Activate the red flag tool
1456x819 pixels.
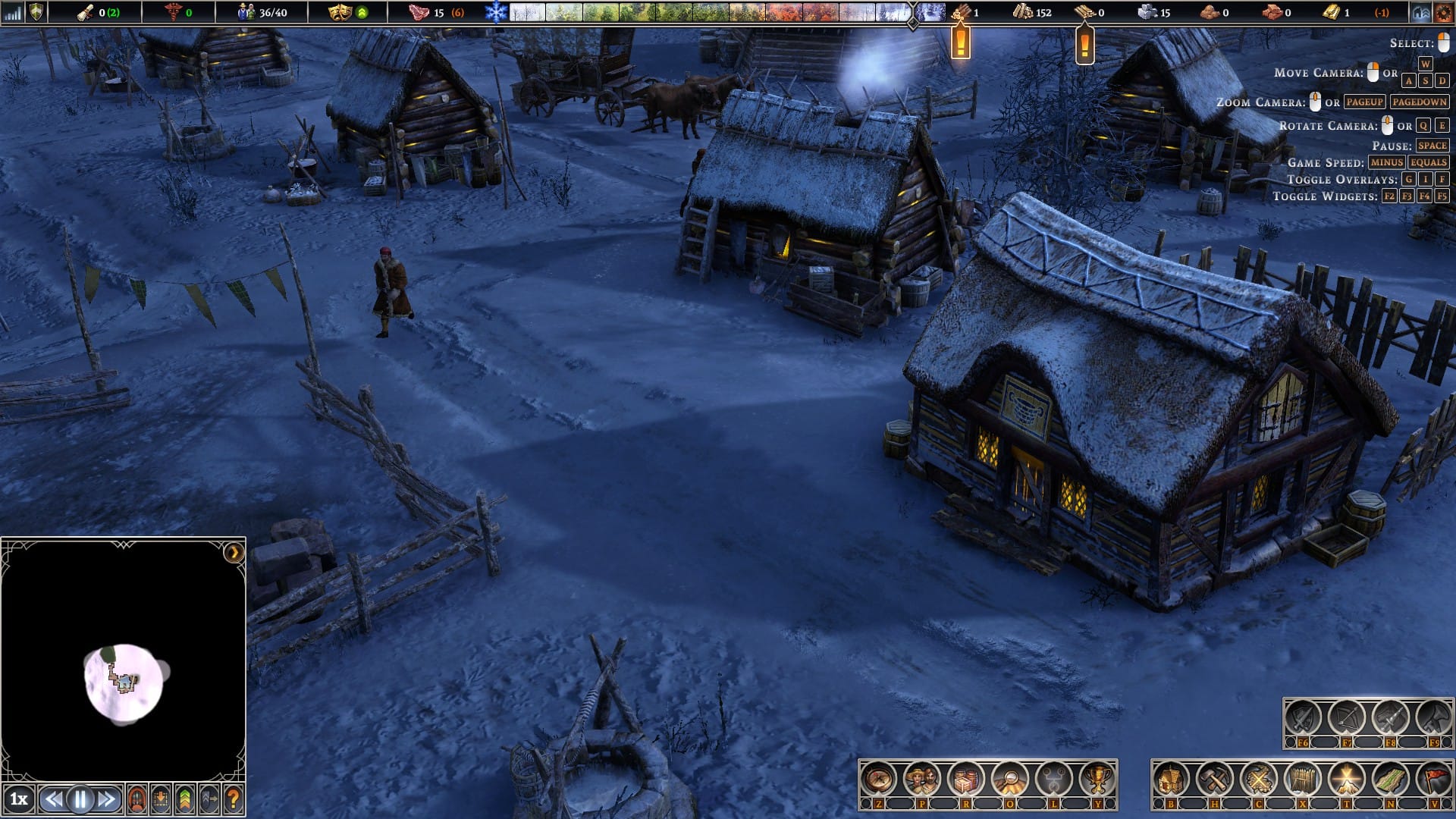pyautogui.click(x=1434, y=779)
